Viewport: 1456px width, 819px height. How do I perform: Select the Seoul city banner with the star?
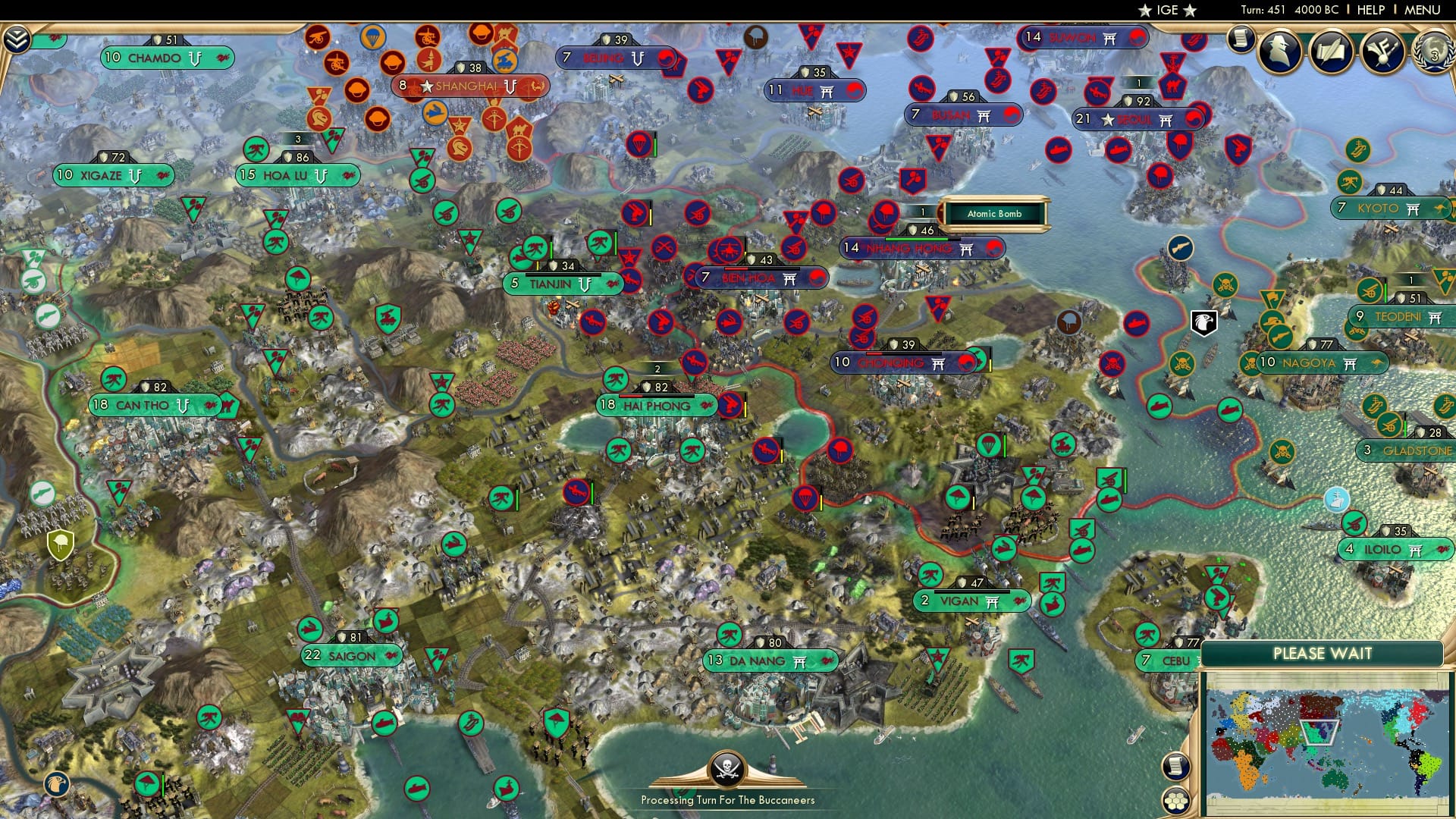pyautogui.click(x=1130, y=119)
